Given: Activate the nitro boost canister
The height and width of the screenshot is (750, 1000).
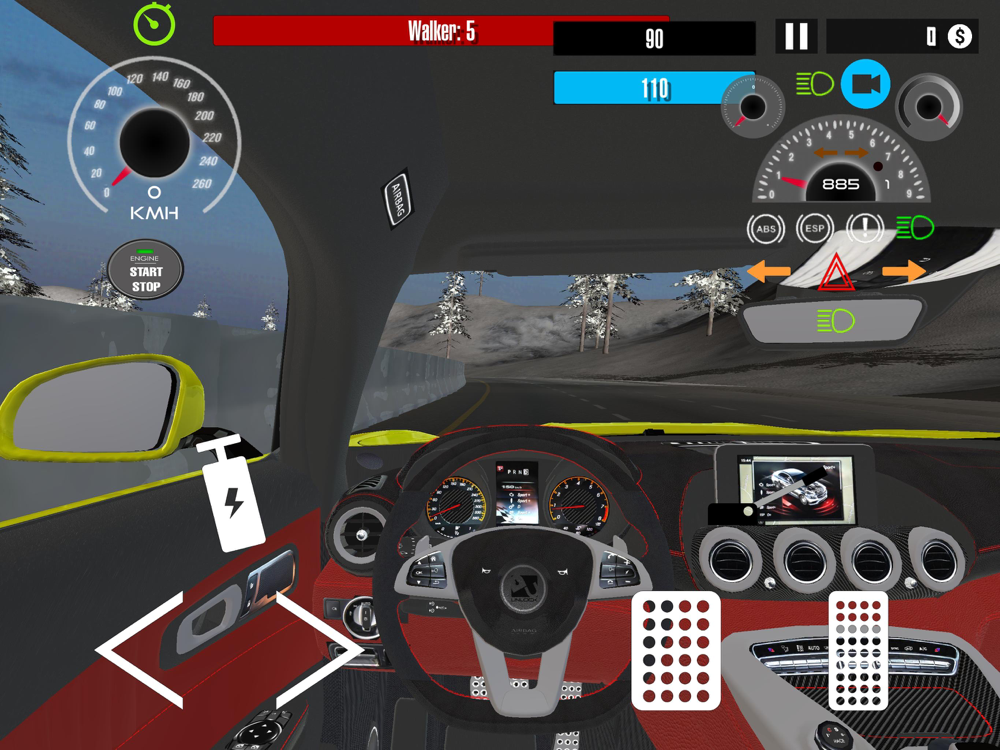Looking at the screenshot, I should (x=233, y=492).
